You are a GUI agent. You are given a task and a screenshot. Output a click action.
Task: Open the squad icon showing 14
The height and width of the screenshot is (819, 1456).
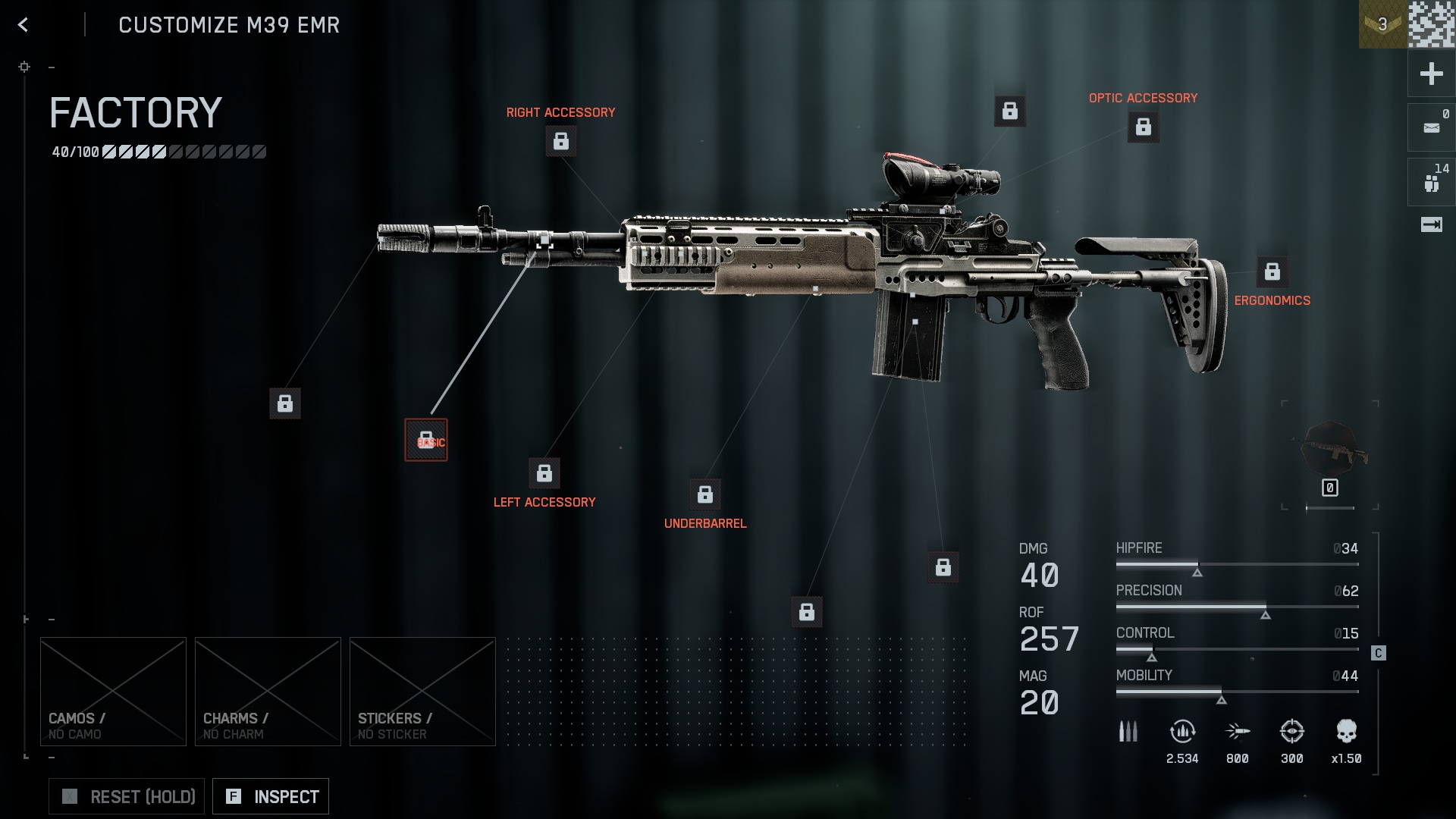pyautogui.click(x=1431, y=182)
